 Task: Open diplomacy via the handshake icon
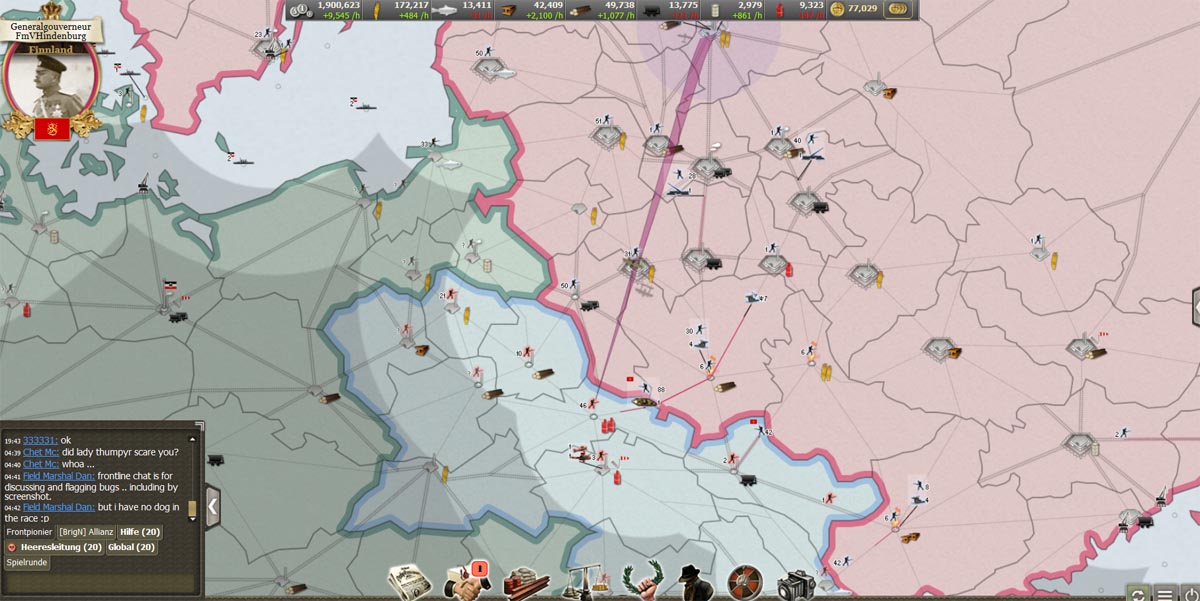465,582
